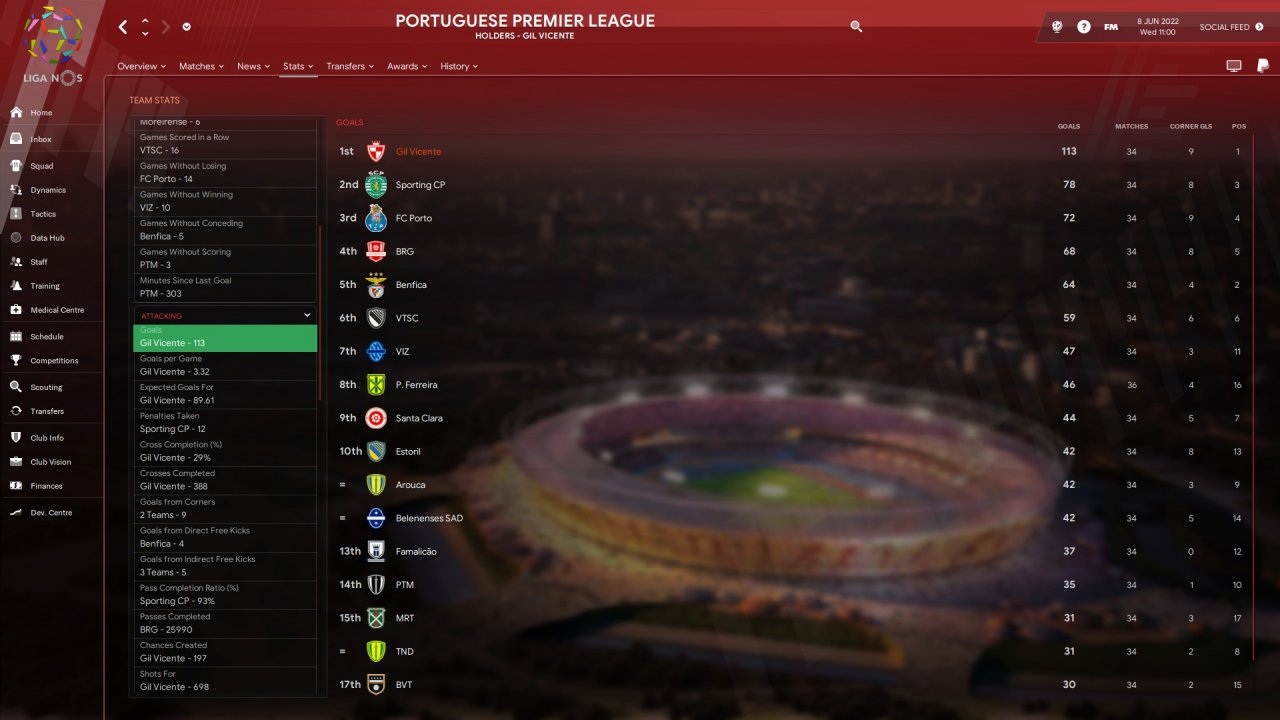Select Transfers in the left sidebar
The width and height of the screenshot is (1280, 720).
point(46,411)
